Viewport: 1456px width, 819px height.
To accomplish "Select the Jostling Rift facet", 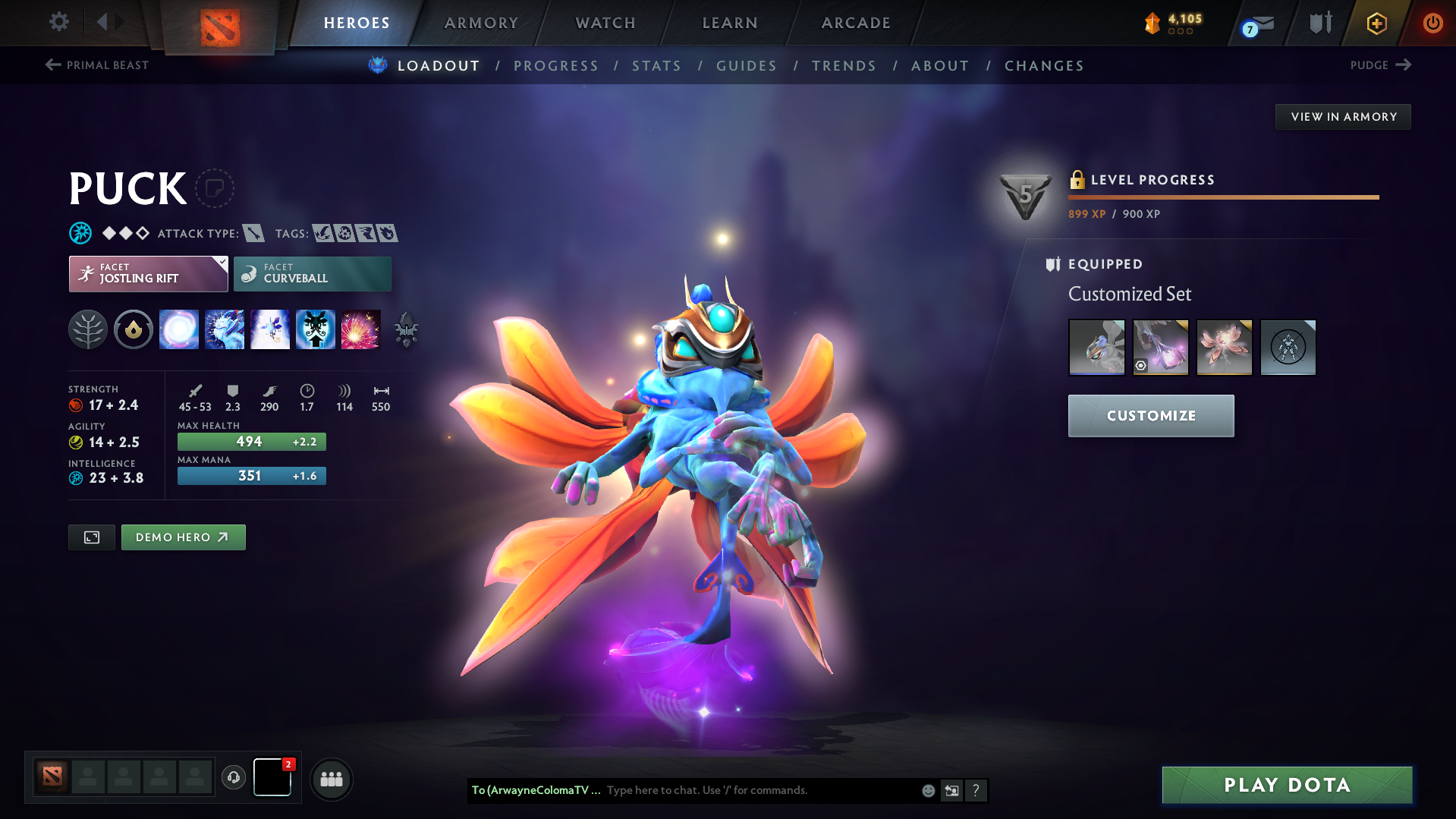I will coord(148,273).
